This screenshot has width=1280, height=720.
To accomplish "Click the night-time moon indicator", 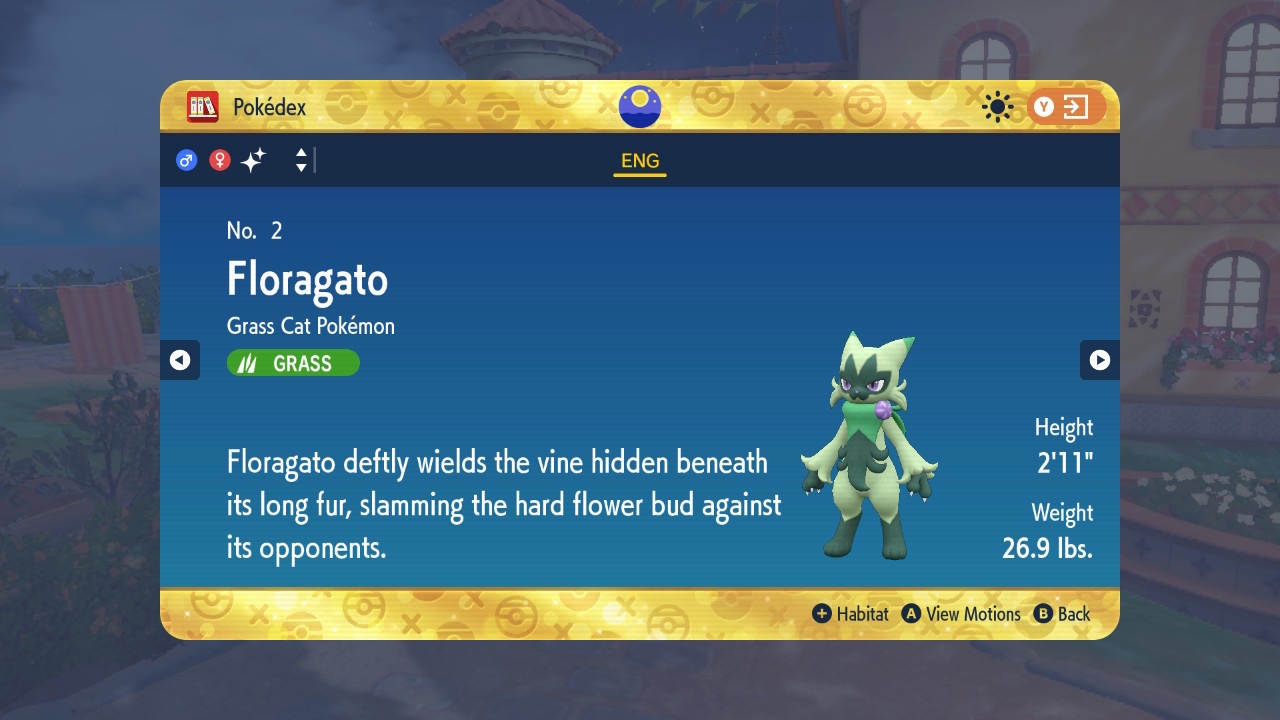I will 639,106.
